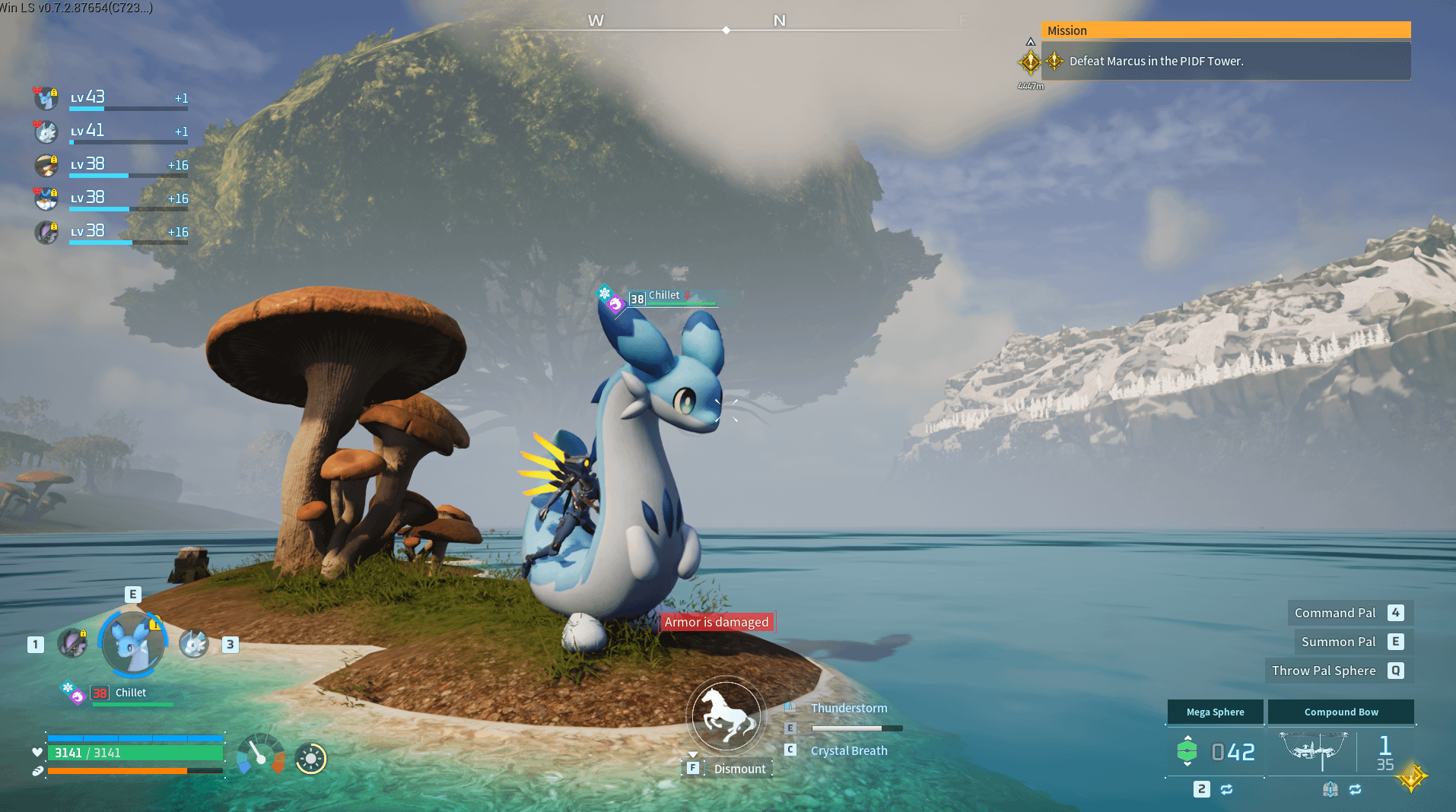Viewport: 1456px width, 812px height.
Task: Select the Mega Sphere slot
Action: 1215,712
